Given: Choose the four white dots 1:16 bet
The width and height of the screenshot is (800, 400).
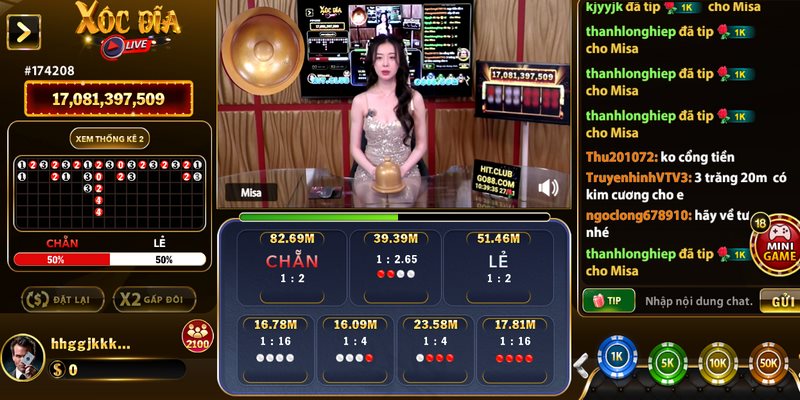Looking at the screenshot, I should (274, 347).
